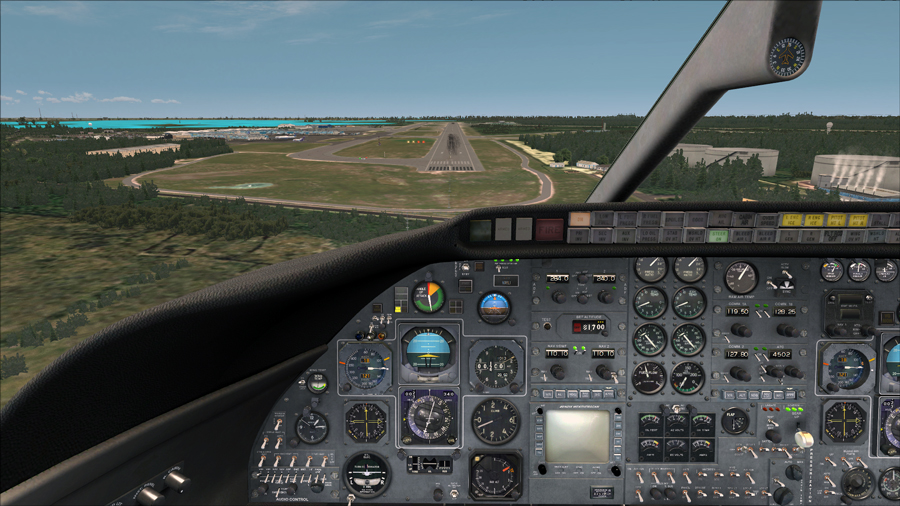Adjust the COMM 1B frequency knob
Image resolution: width=900 pixels, height=506 pixels.
point(788,329)
